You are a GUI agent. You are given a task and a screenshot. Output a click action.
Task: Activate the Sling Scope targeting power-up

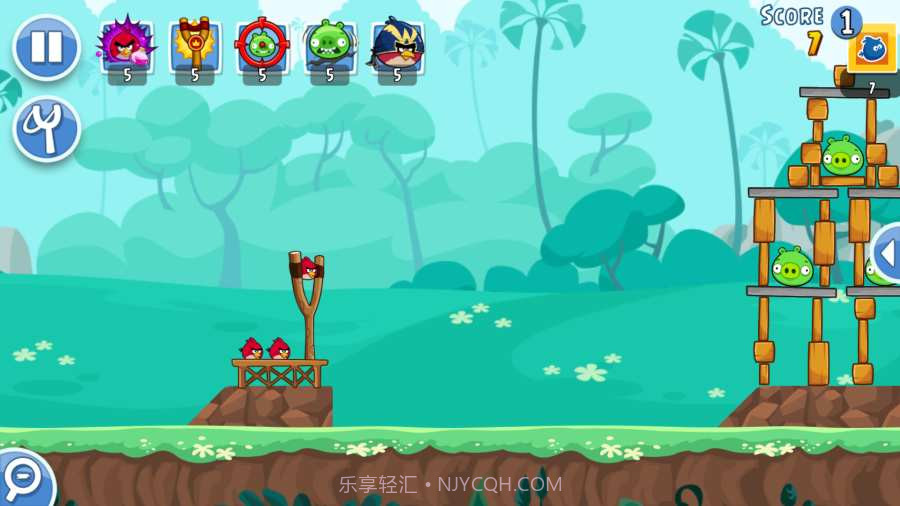[x=262, y=46]
